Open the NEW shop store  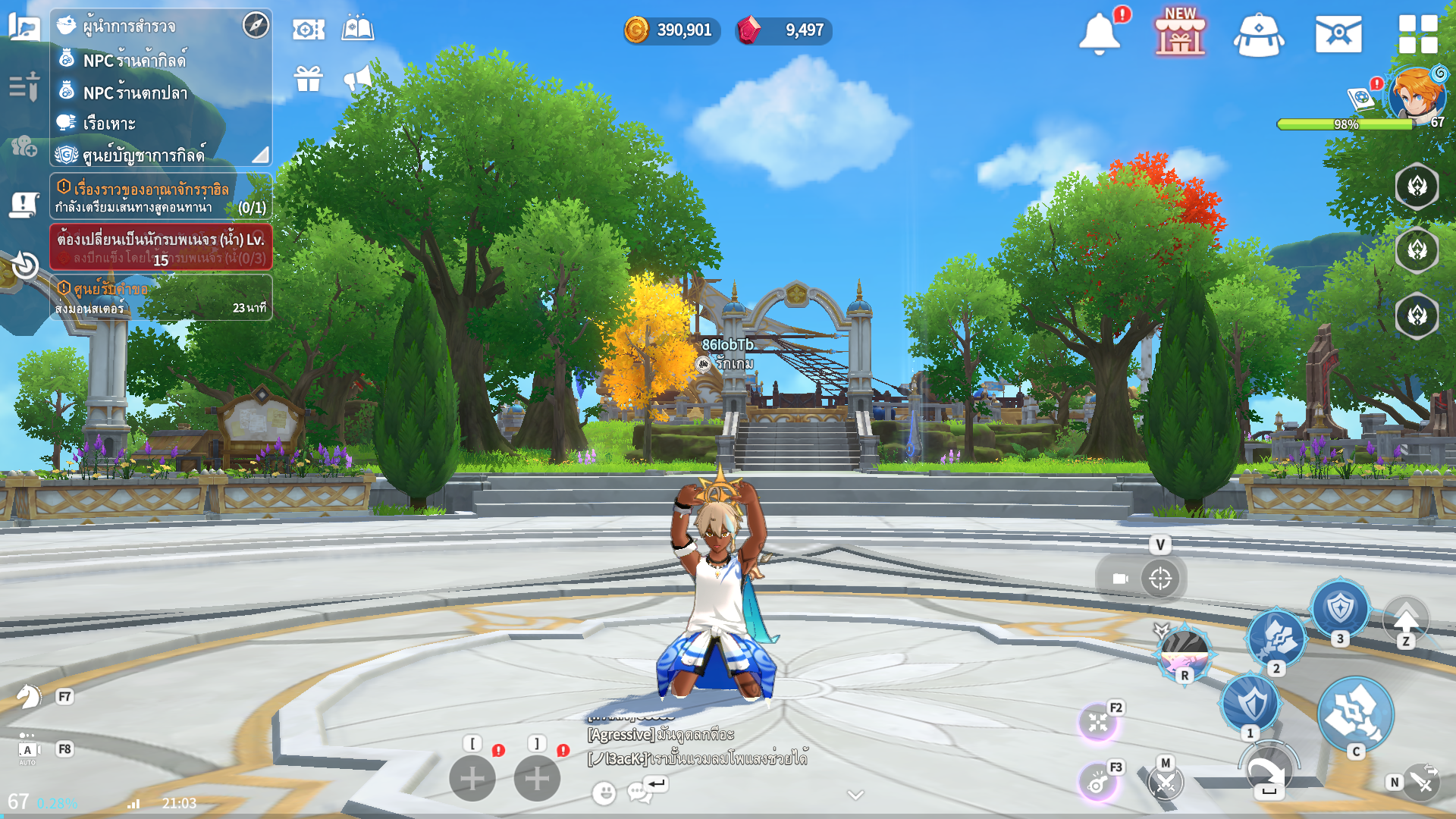[1180, 34]
